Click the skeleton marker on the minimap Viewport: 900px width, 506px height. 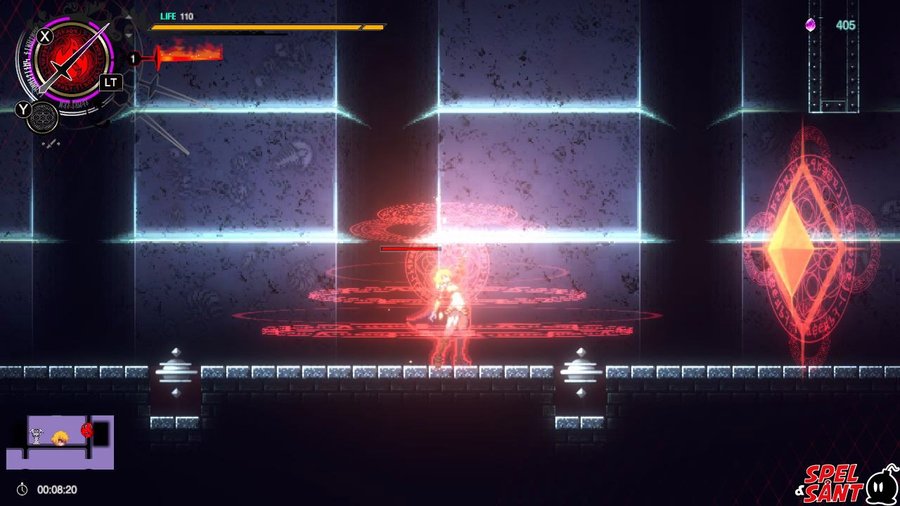point(34,435)
